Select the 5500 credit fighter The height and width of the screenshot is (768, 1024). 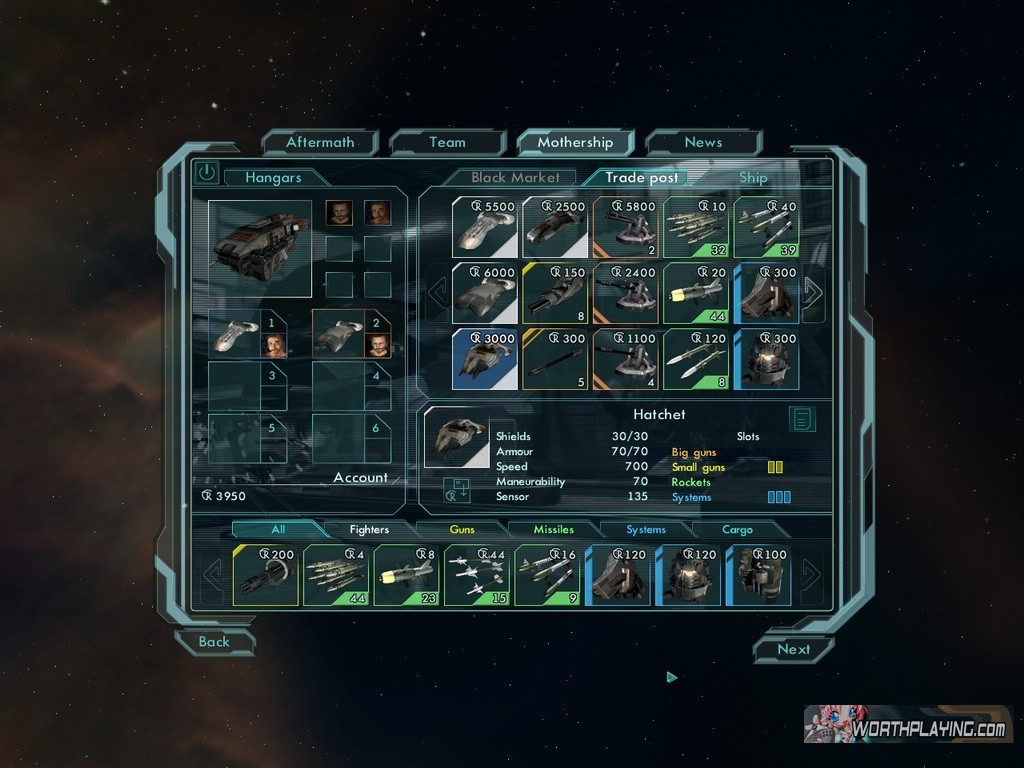(485, 227)
